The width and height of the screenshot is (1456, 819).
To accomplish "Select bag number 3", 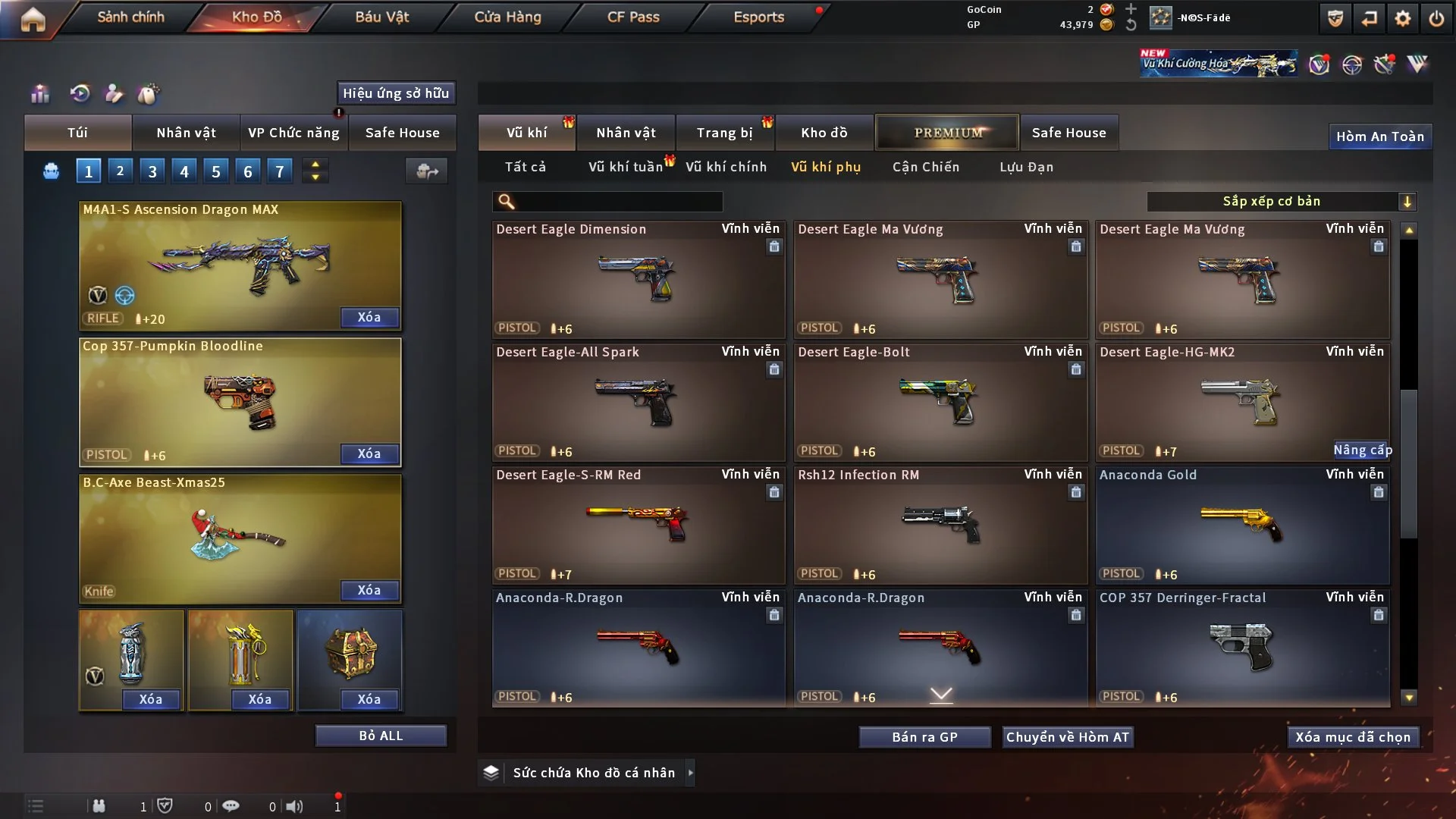I will tap(152, 171).
